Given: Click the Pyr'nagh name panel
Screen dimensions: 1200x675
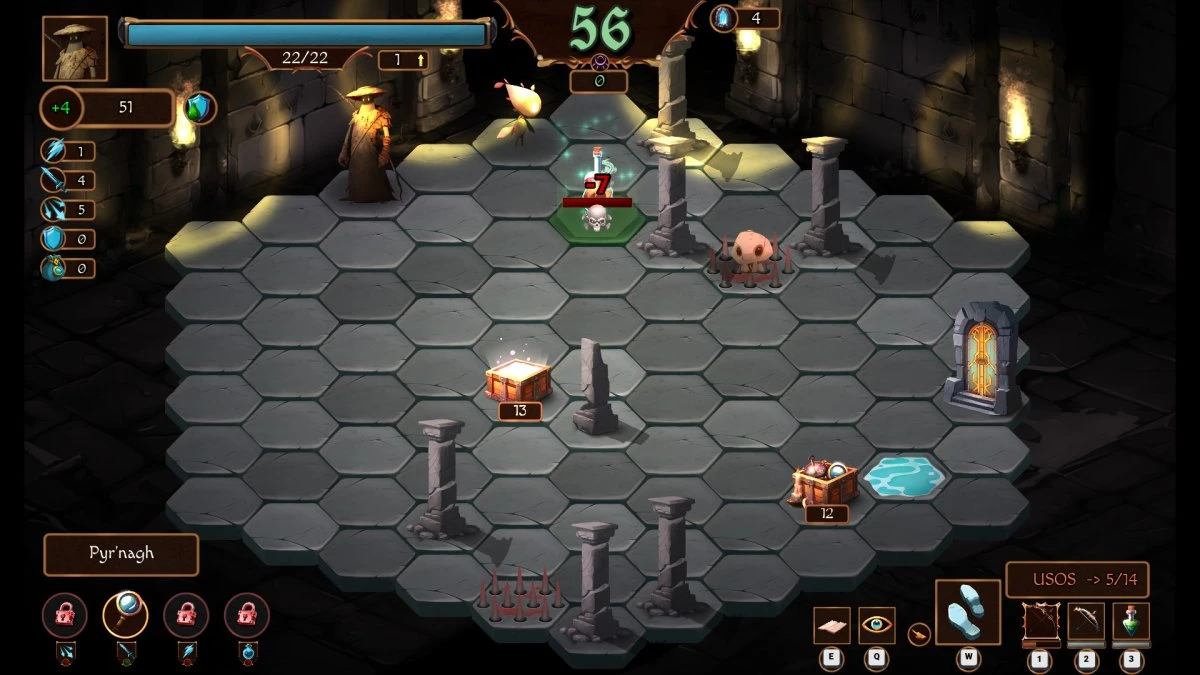Looking at the screenshot, I should pyautogui.click(x=121, y=555).
